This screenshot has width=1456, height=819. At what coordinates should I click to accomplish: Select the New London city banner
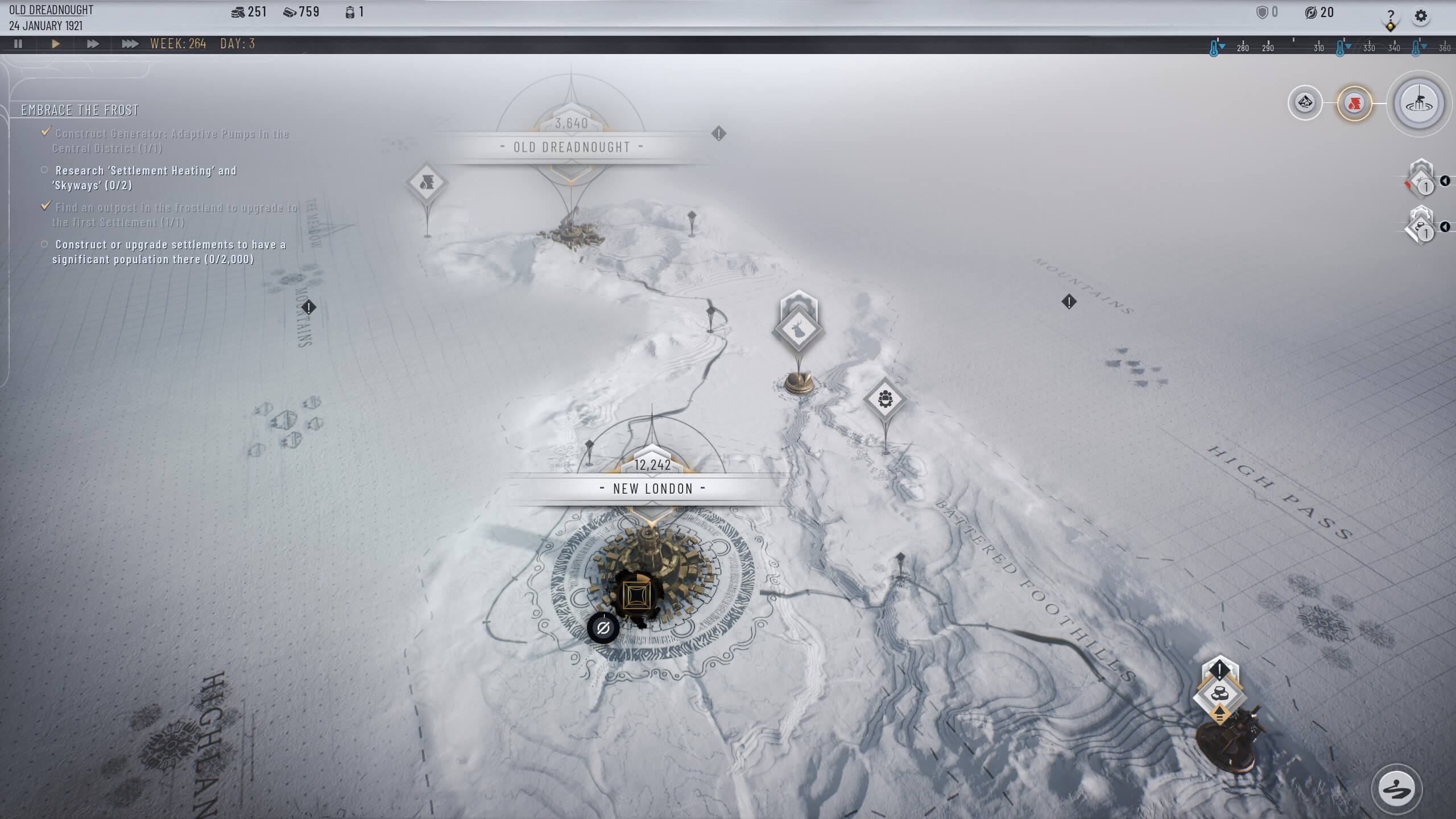click(x=653, y=489)
